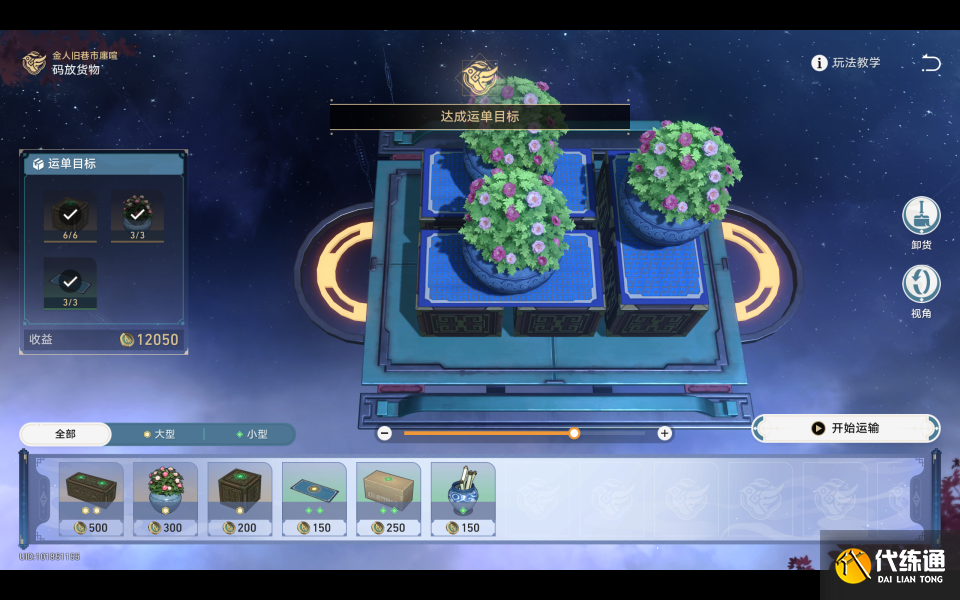The width and height of the screenshot is (960, 600).
Task: Select the flower pot objective tile
Action: [137, 215]
